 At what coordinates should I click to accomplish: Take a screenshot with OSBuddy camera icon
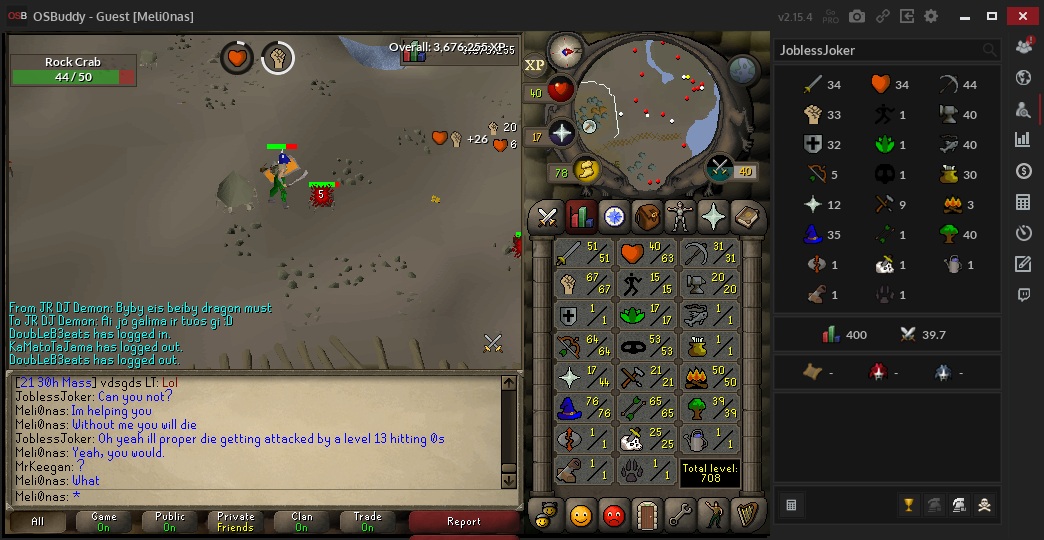(x=857, y=16)
